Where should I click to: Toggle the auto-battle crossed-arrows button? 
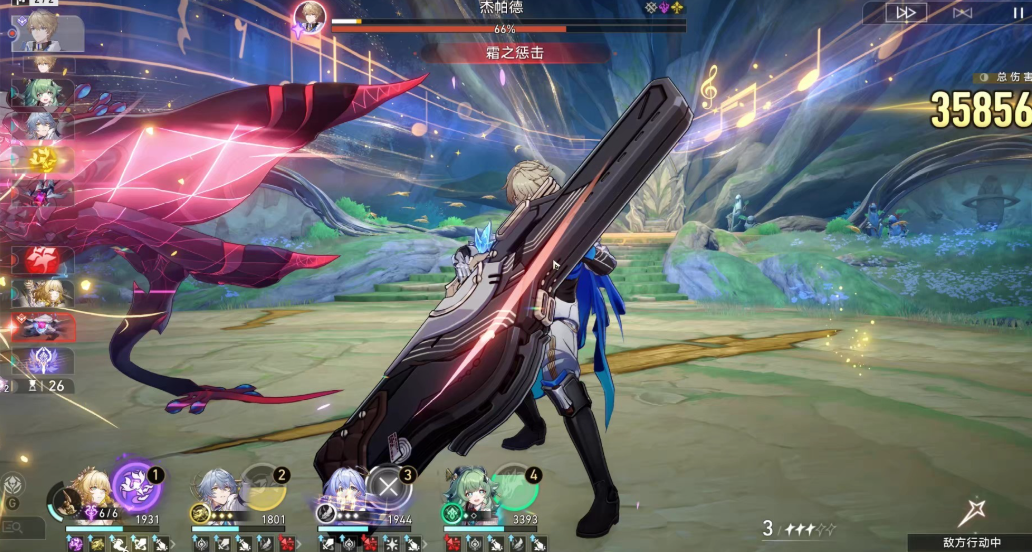click(x=962, y=12)
